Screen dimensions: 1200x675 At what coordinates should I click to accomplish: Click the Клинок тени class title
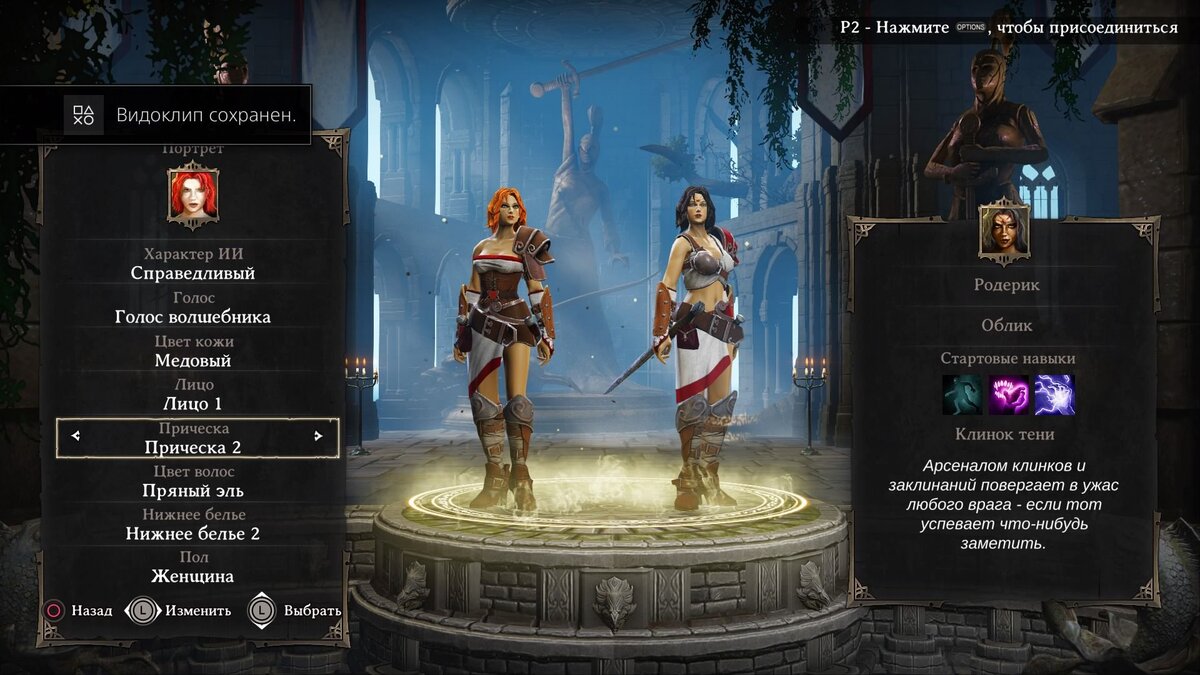(x=1005, y=434)
